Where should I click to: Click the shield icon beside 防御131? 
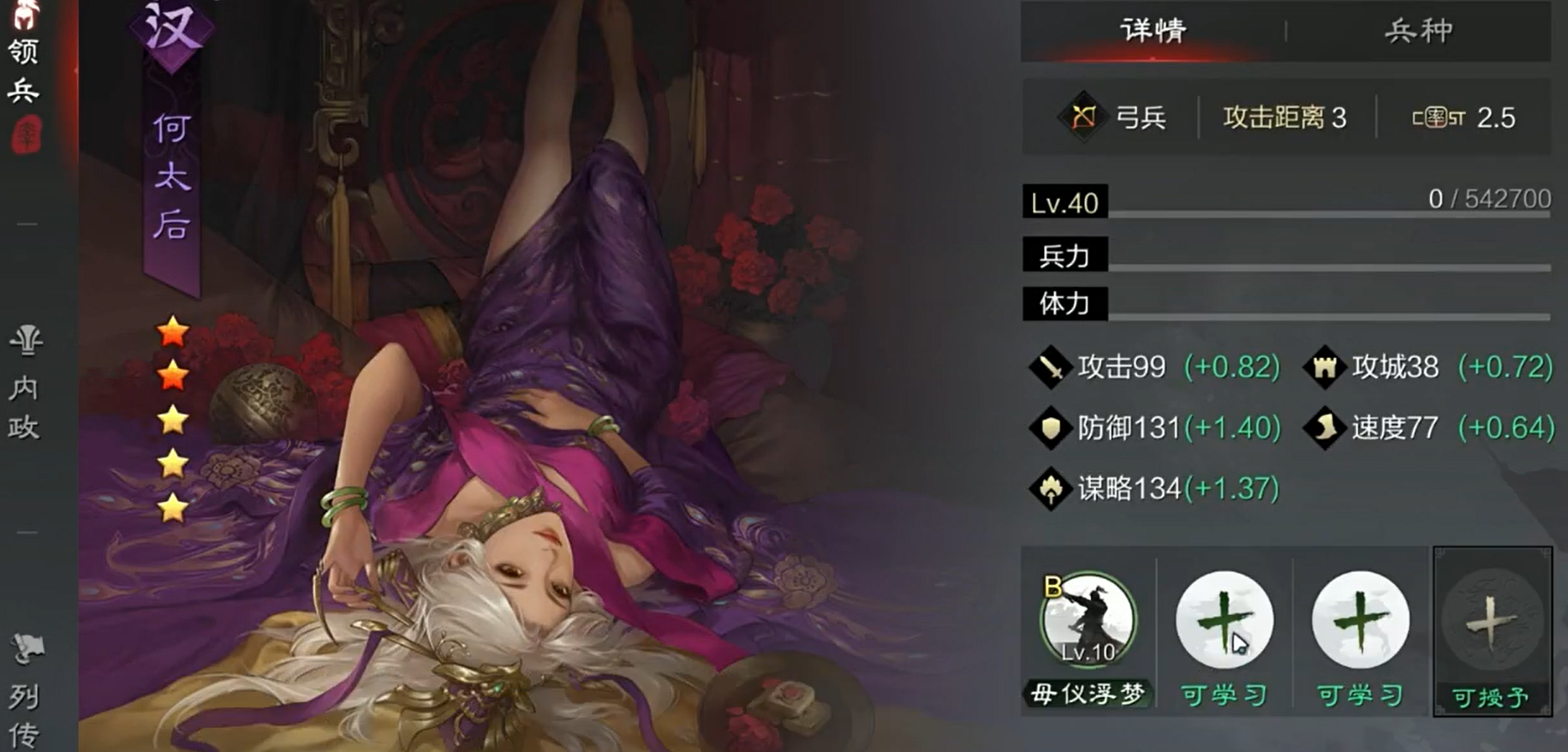(1049, 427)
